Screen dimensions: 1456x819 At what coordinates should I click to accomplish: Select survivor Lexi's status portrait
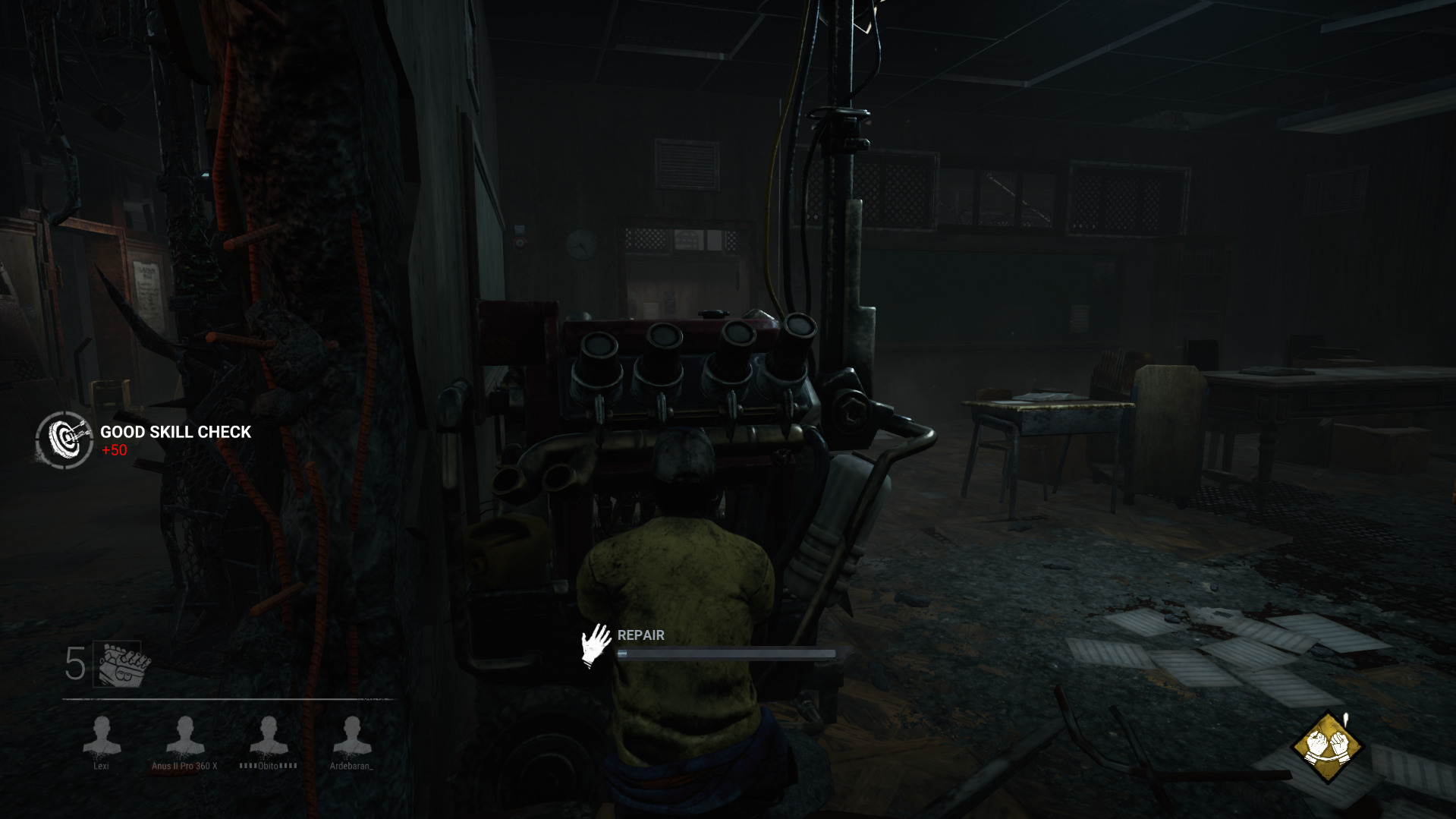(102, 736)
